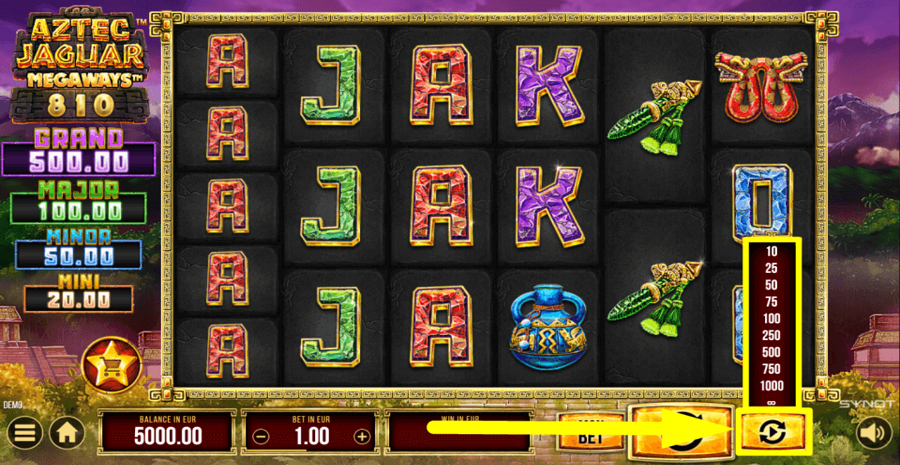Mute the game sound
Screen dimensions: 900x465
point(871,433)
